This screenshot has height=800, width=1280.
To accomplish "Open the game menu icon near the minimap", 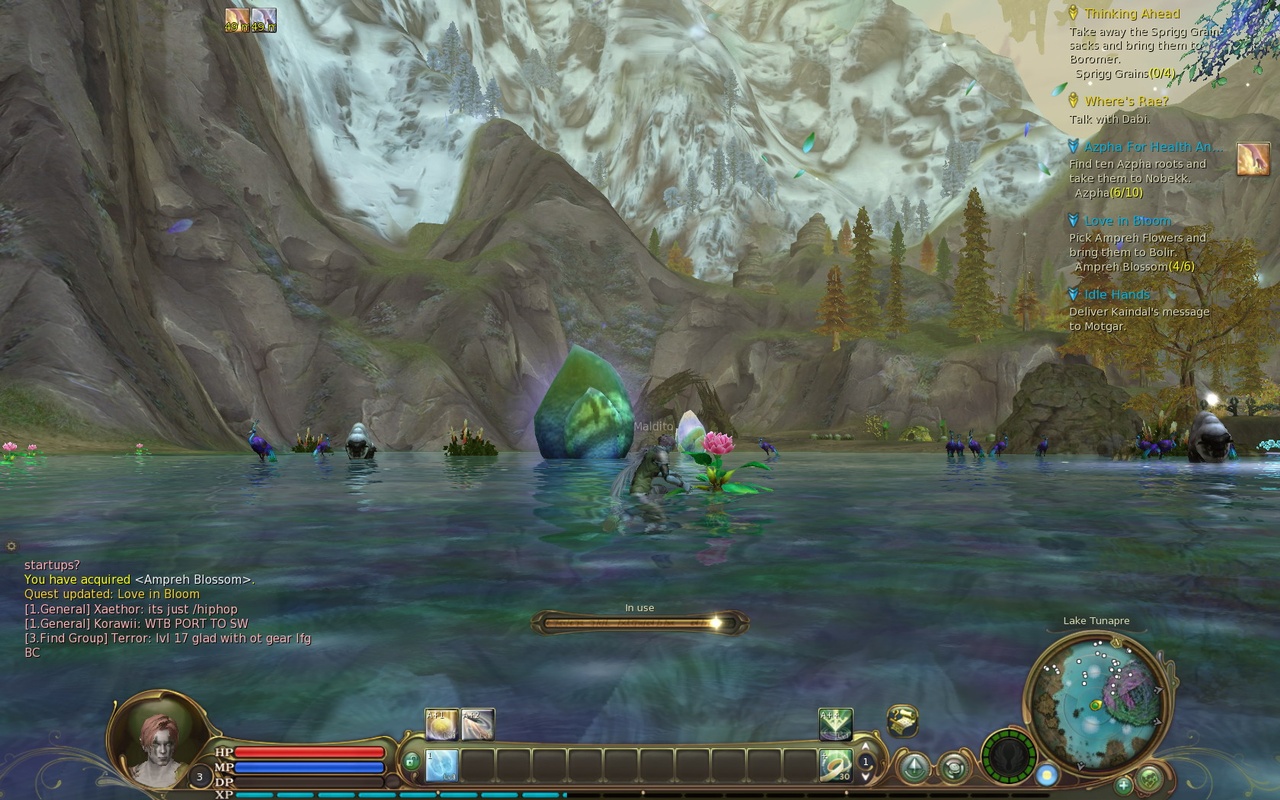I will tap(953, 767).
